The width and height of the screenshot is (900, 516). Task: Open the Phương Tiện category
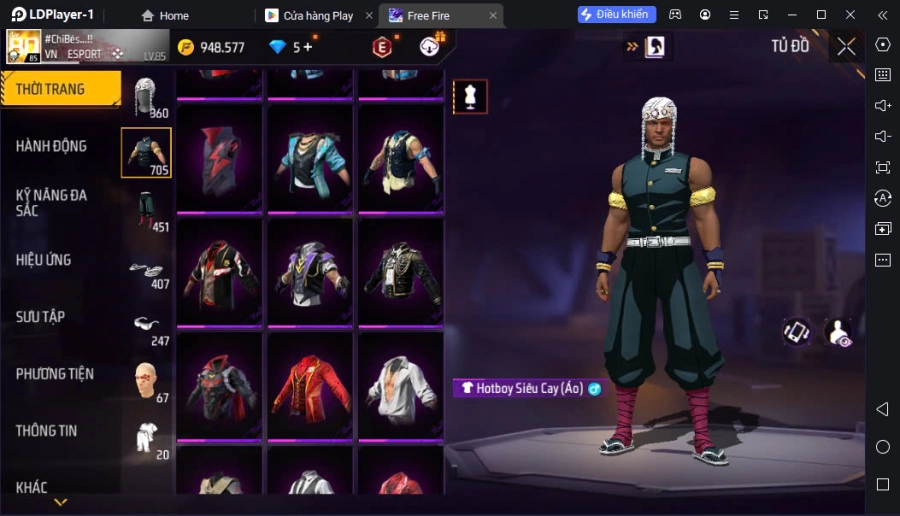[x=55, y=374]
